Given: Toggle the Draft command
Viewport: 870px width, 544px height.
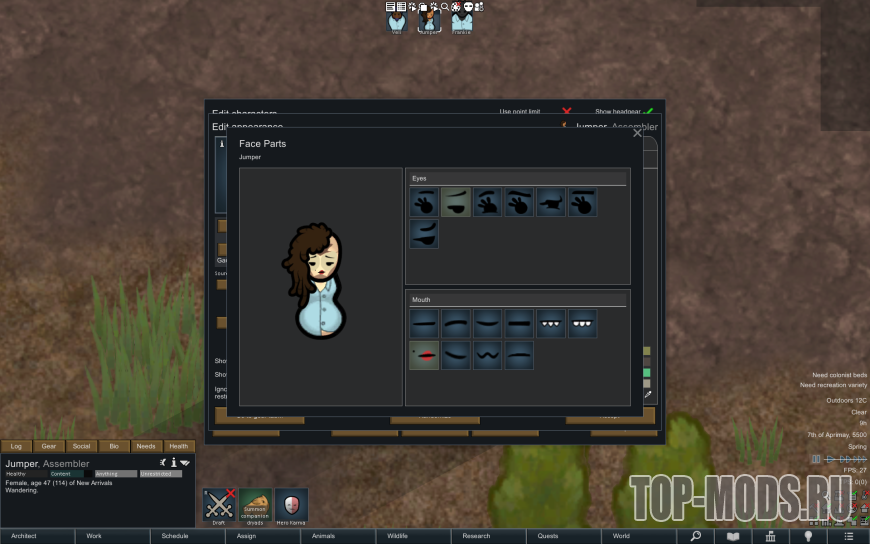Looking at the screenshot, I should [219, 506].
